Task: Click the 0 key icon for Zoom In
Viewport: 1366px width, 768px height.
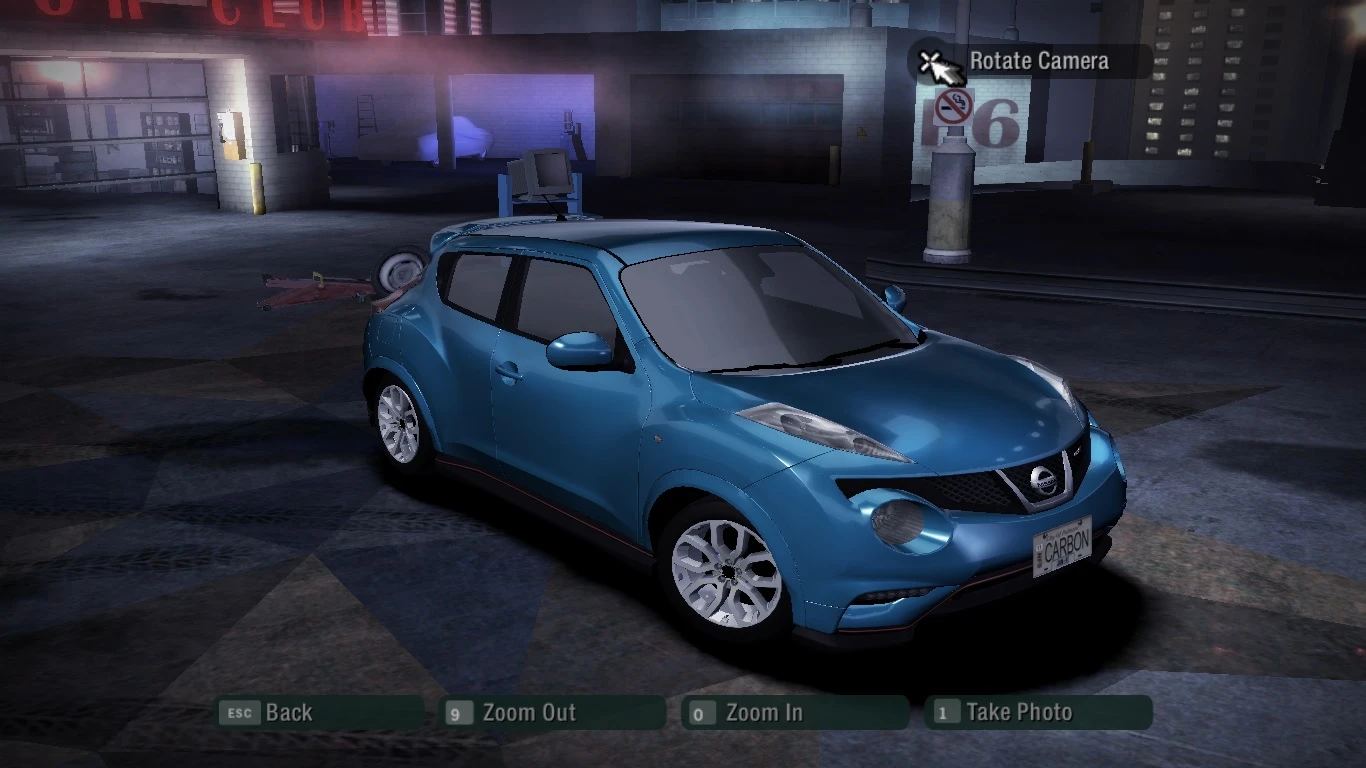Action: (x=701, y=713)
